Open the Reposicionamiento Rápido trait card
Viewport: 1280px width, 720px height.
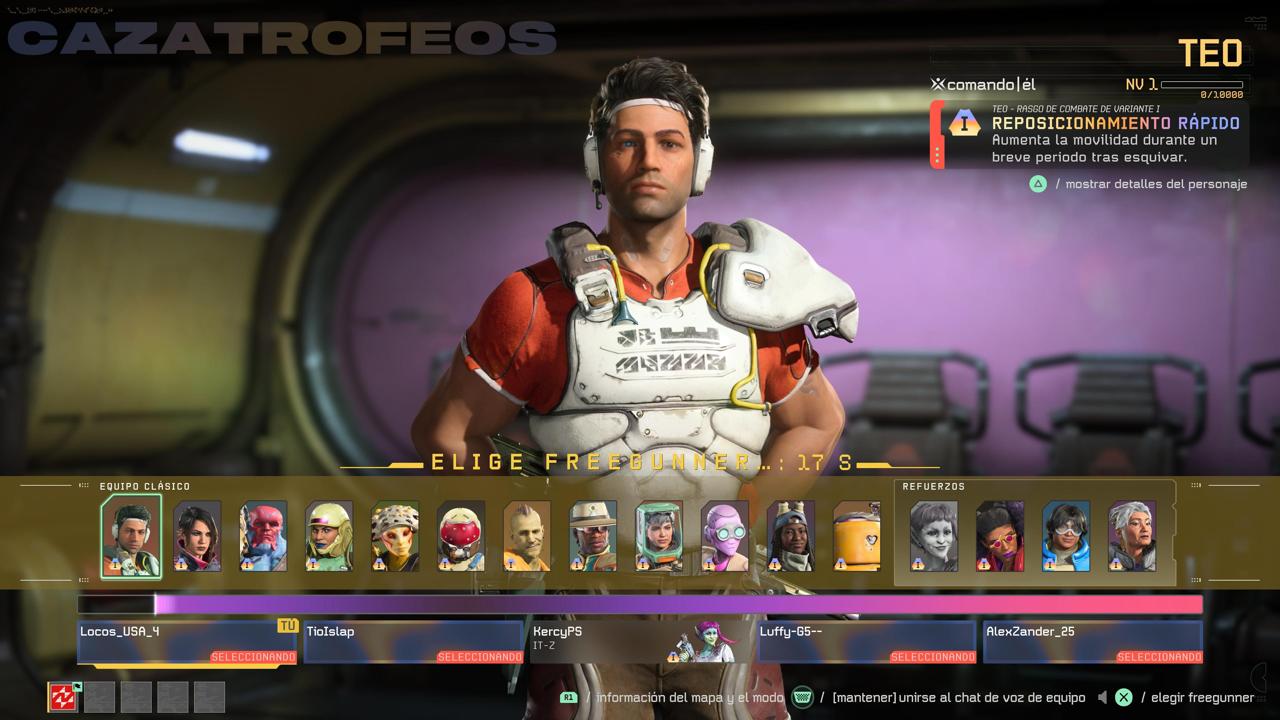point(1090,134)
